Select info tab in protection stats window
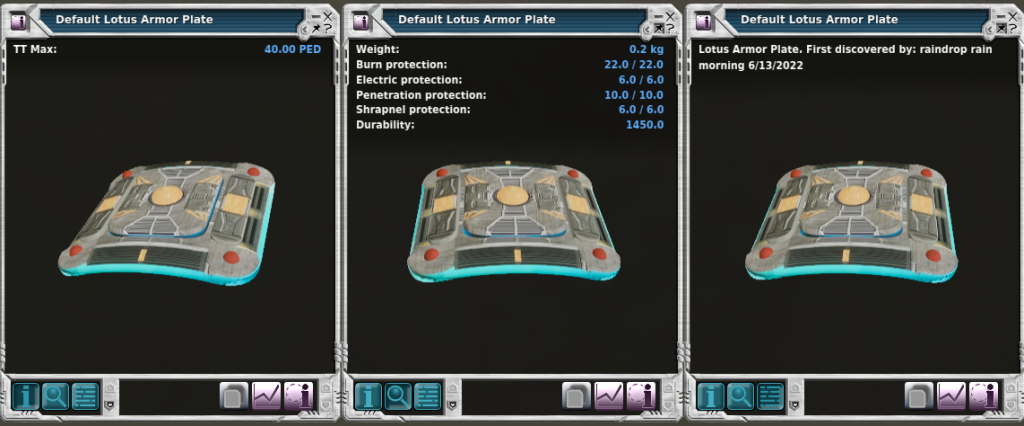Image resolution: width=1024 pixels, height=426 pixels. point(368,396)
